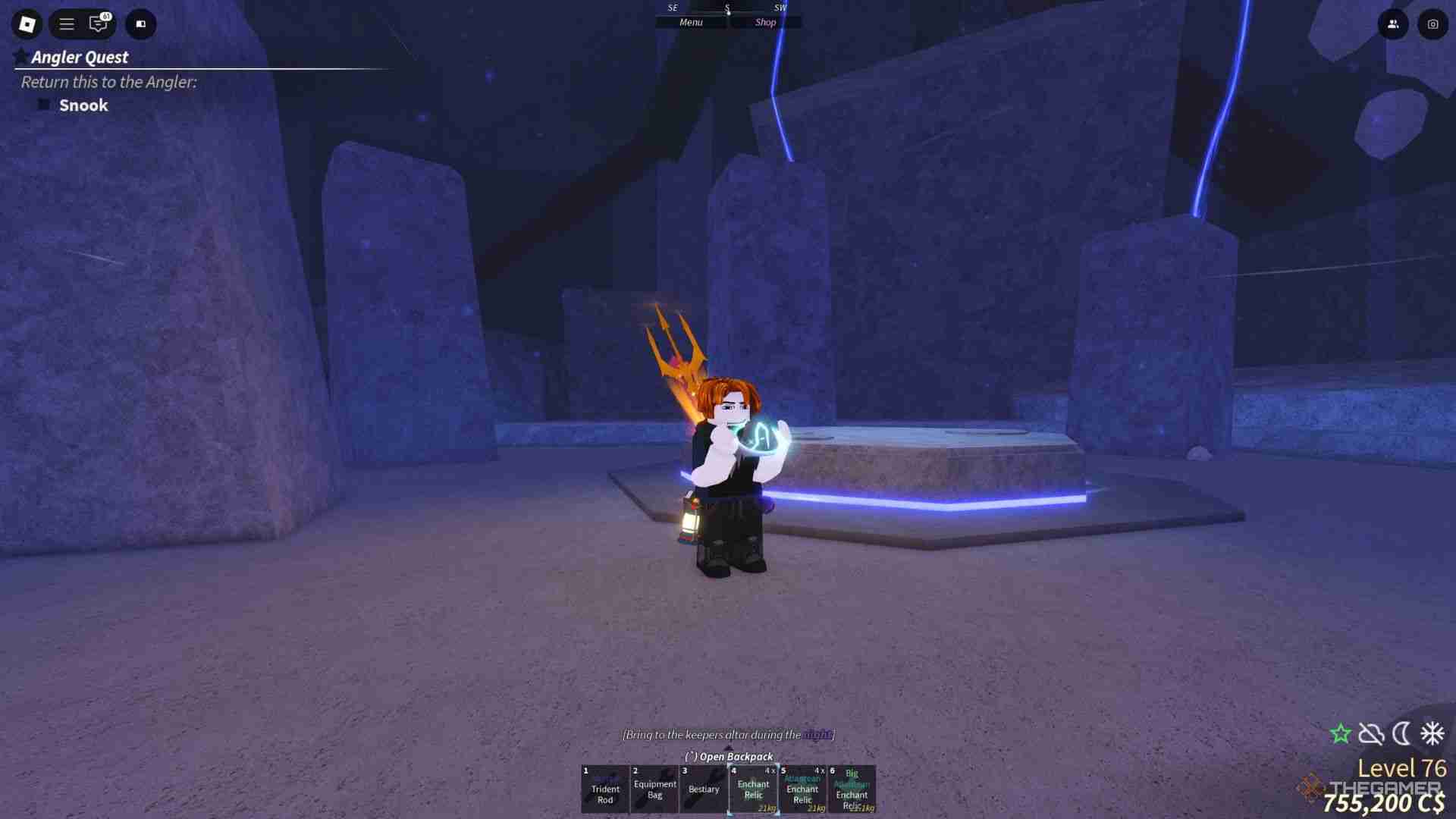The height and width of the screenshot is (819, 1456).
Task: Toggle the cloud weather indicator
Action: coord(1370,733)
